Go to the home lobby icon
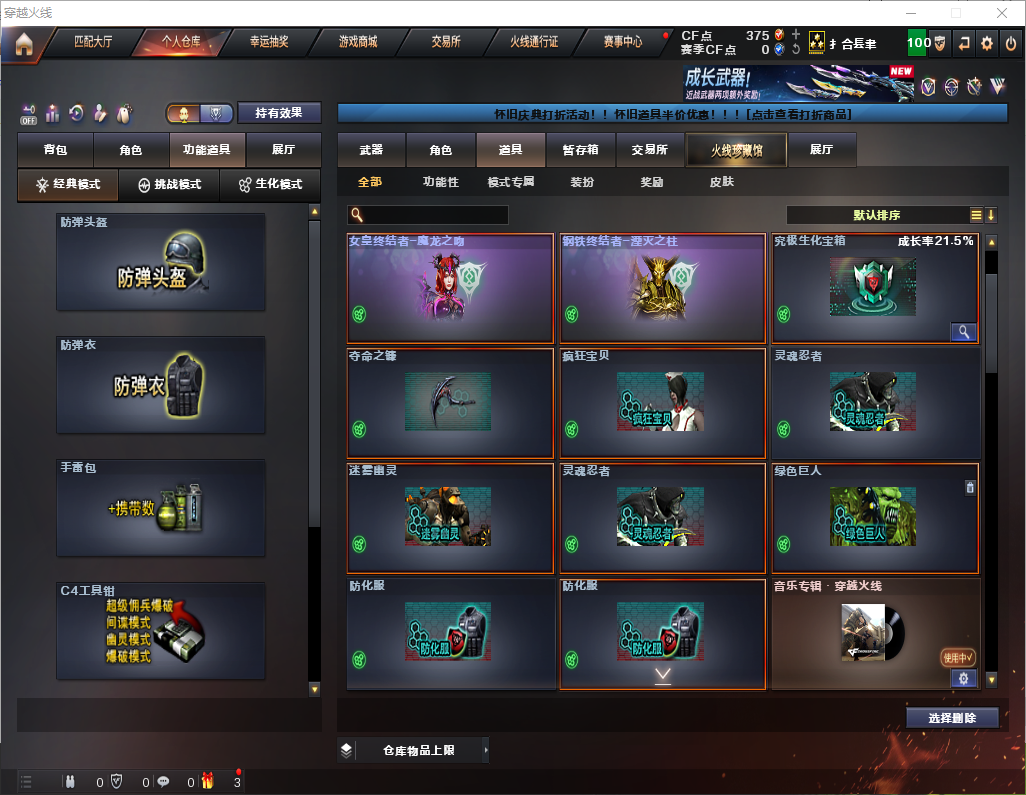1026x795 pixels. (23, 44)
